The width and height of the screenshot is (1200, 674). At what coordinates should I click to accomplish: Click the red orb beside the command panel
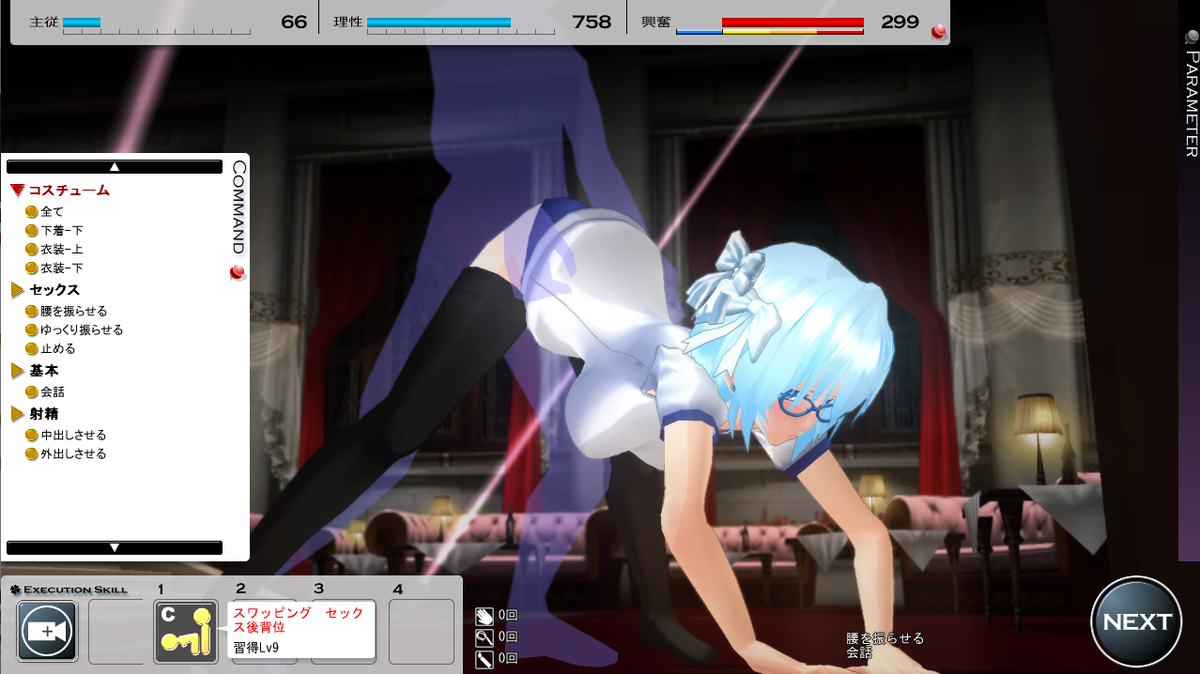pyautogui.click(x=237, y=274)
